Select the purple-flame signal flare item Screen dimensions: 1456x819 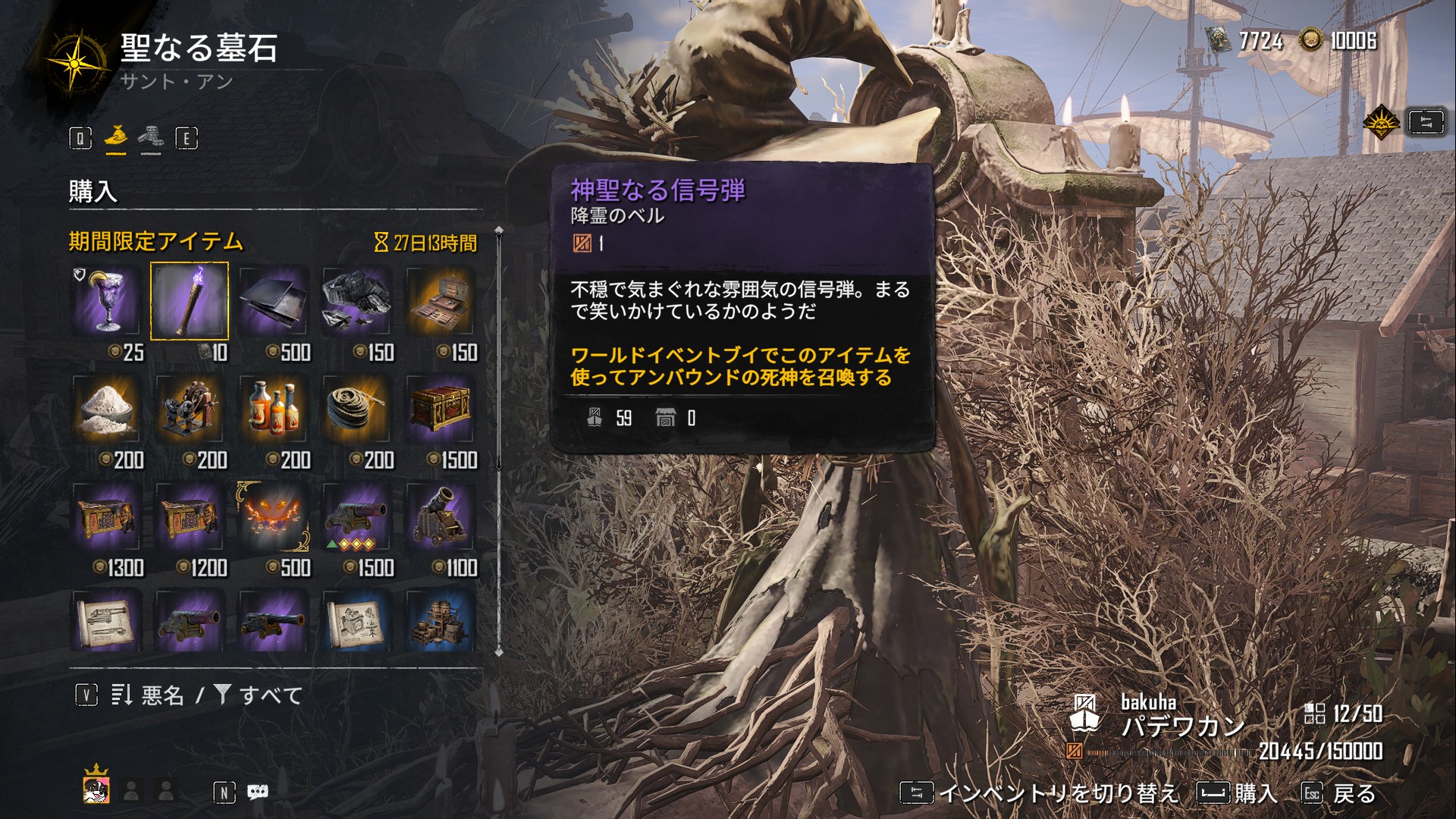pyautogui.click(x=190, y=301)
